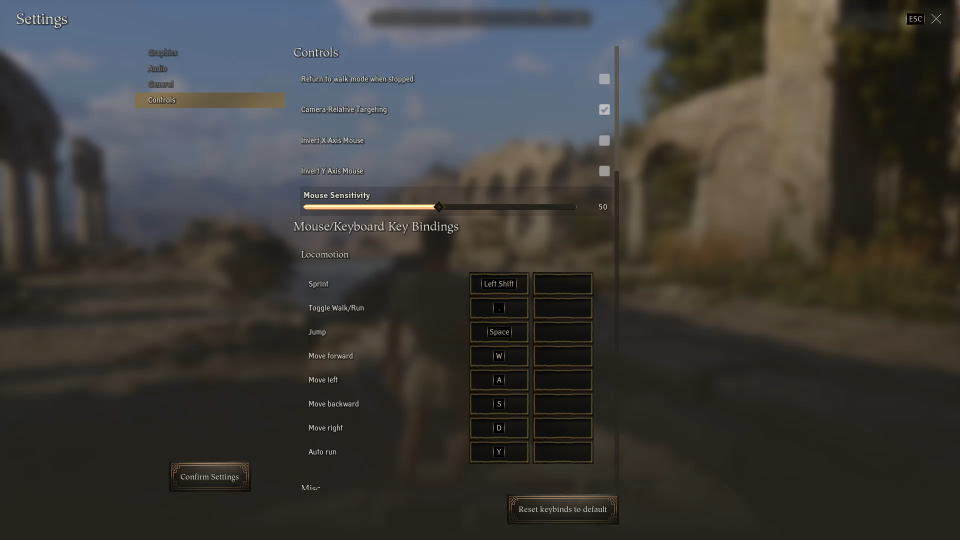Select the General settings section

click(x=161, y=84)
